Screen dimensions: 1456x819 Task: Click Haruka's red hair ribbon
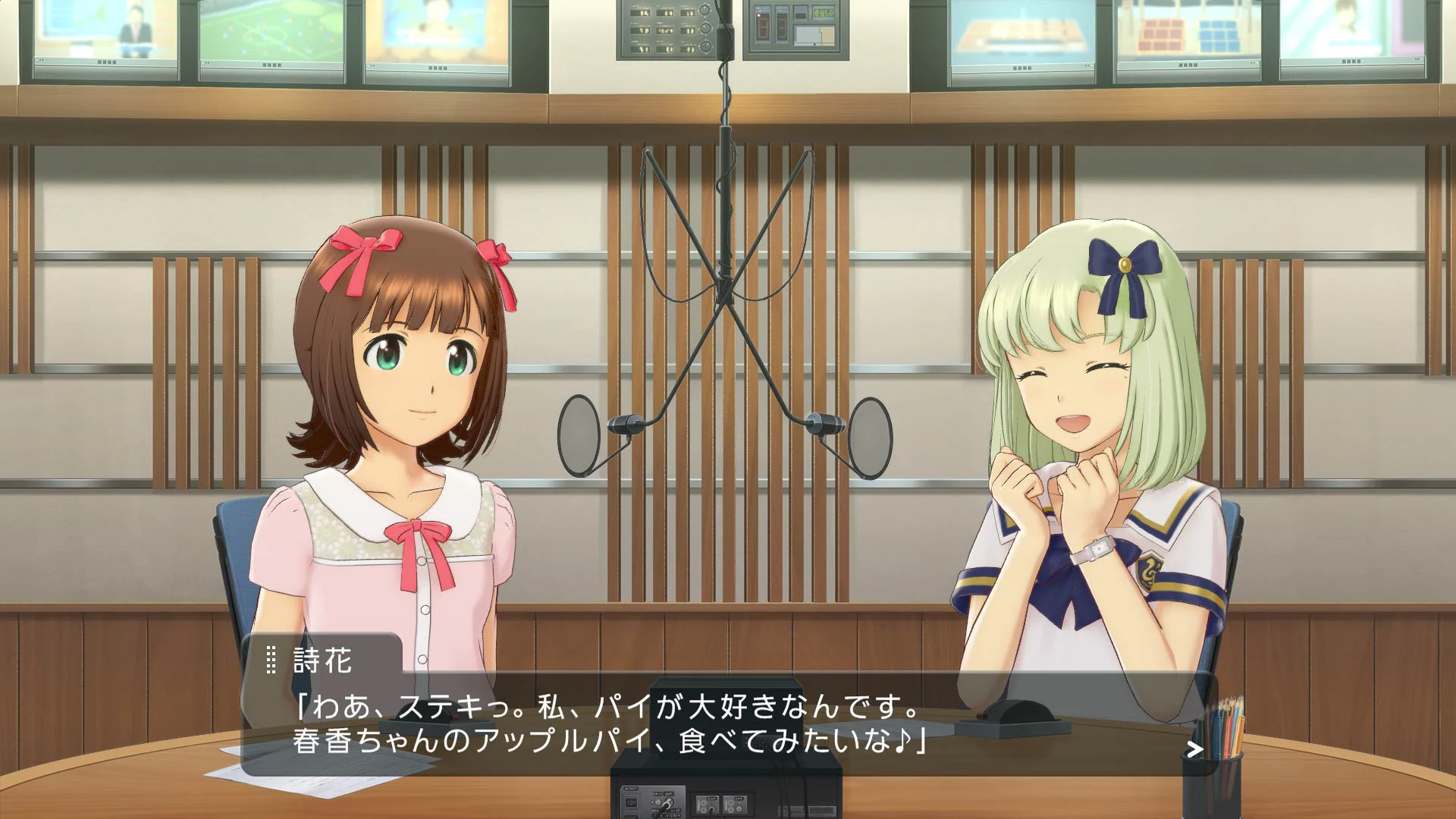[x=364, y=246]
